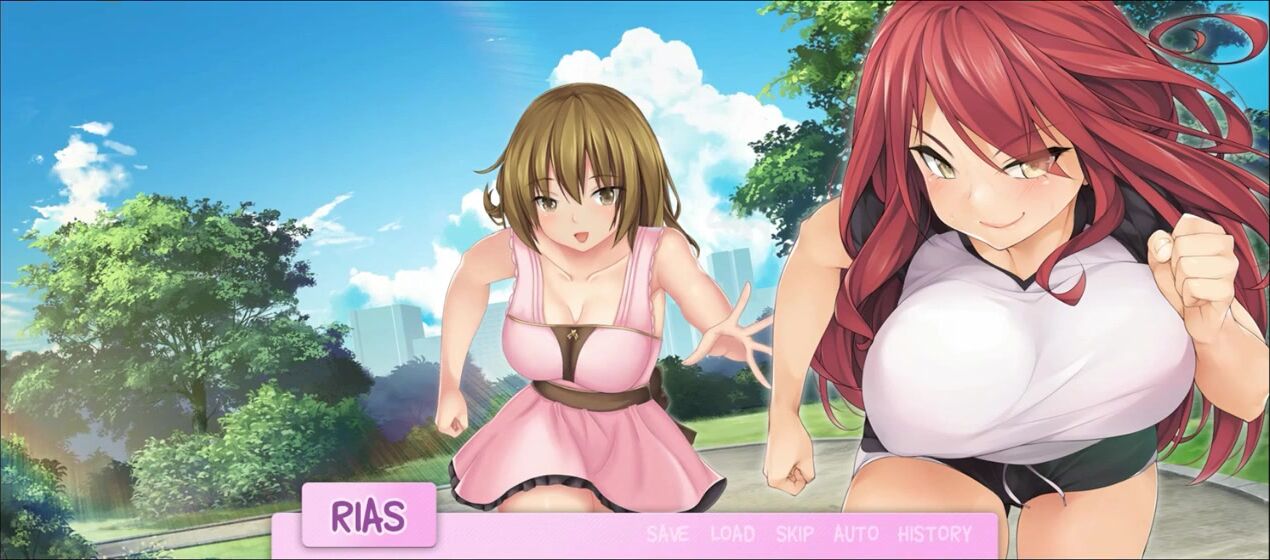This screenshot has height=560, width=1270.
Task: Open the LOAD menu
Action: pyautogui.click(x=732, y=534)
